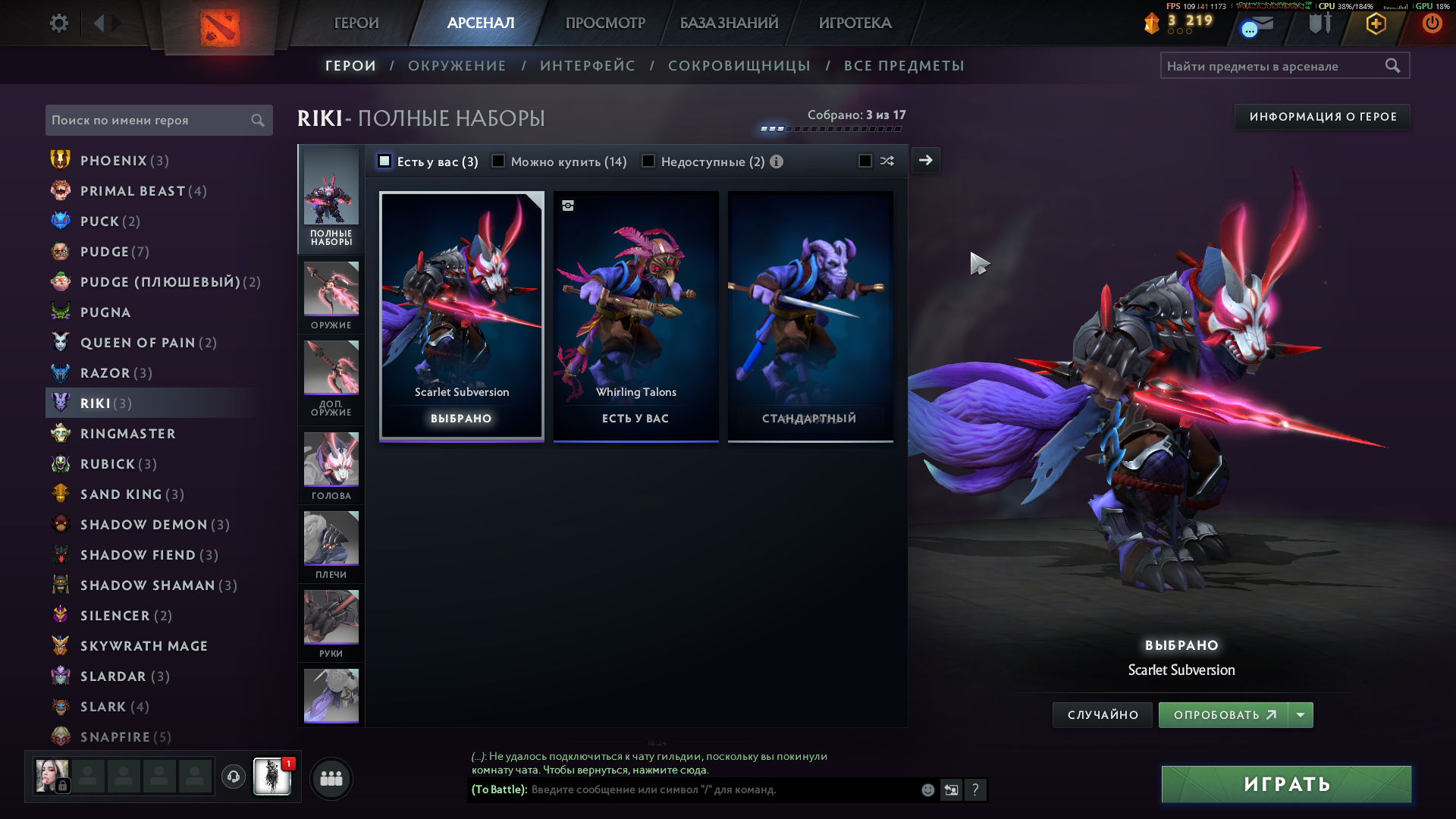Focus the hero name search box

(148, 121)
